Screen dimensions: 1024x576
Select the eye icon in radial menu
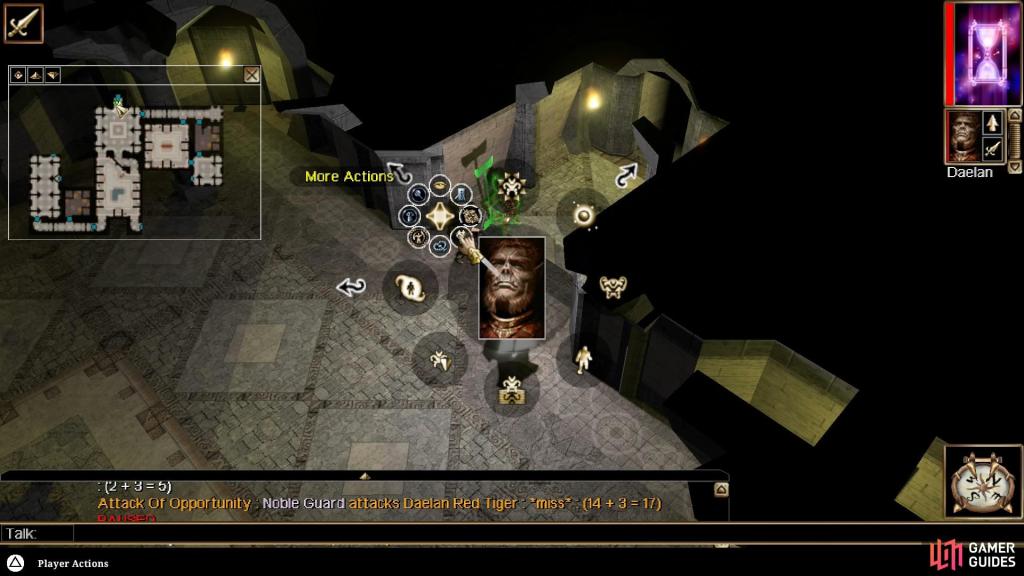(x=440, y=187)
